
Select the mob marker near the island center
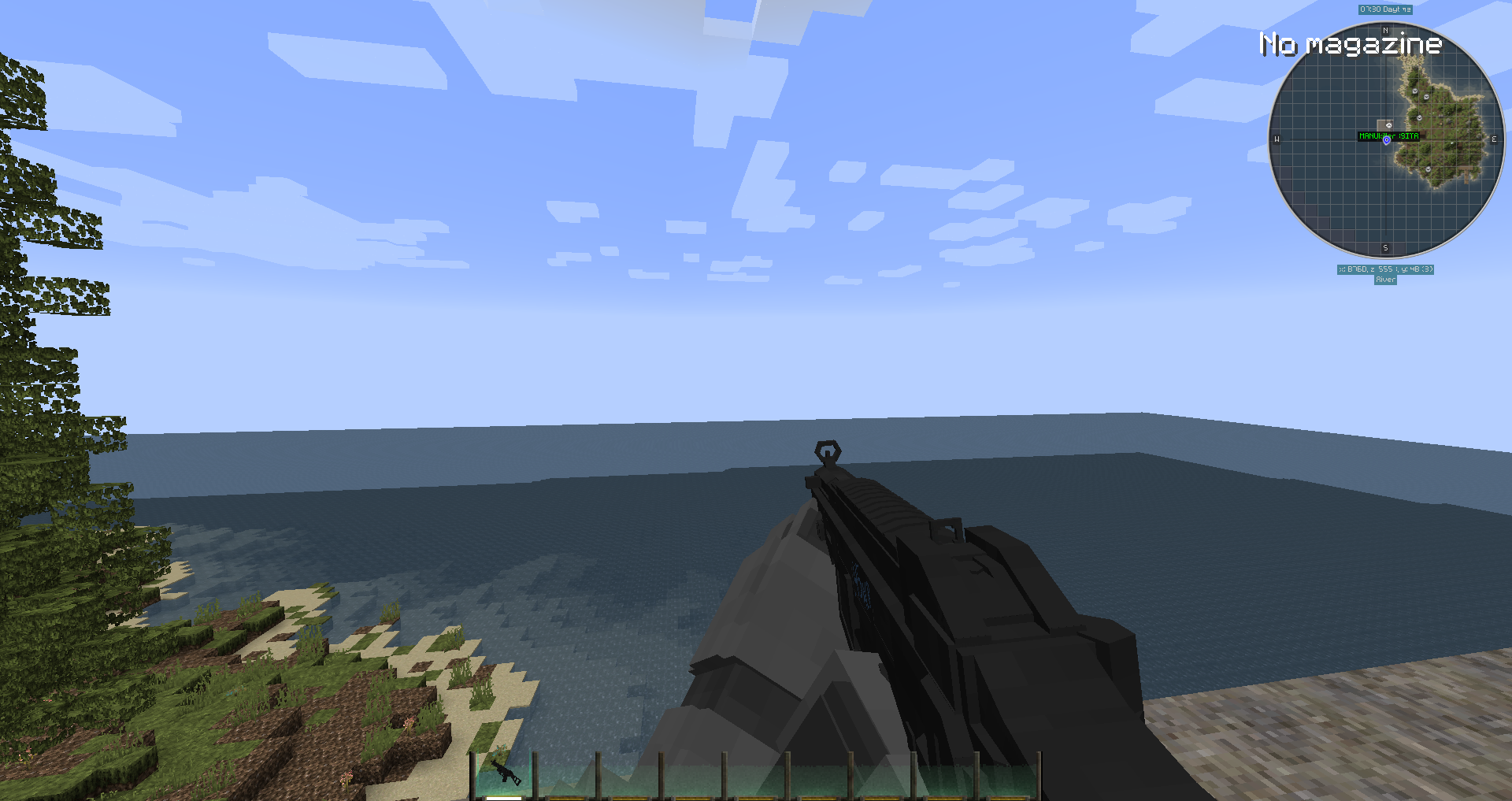(1418, 117)
